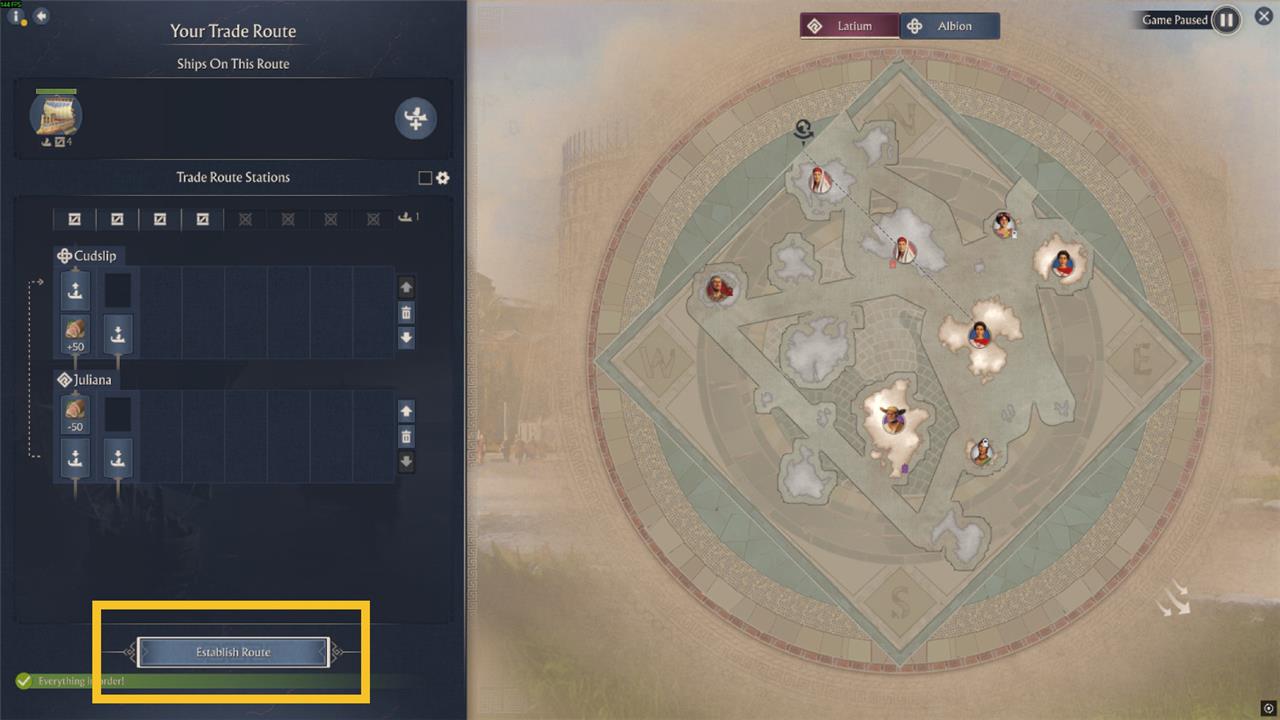Delete the Cudslip station

point(406,313)
